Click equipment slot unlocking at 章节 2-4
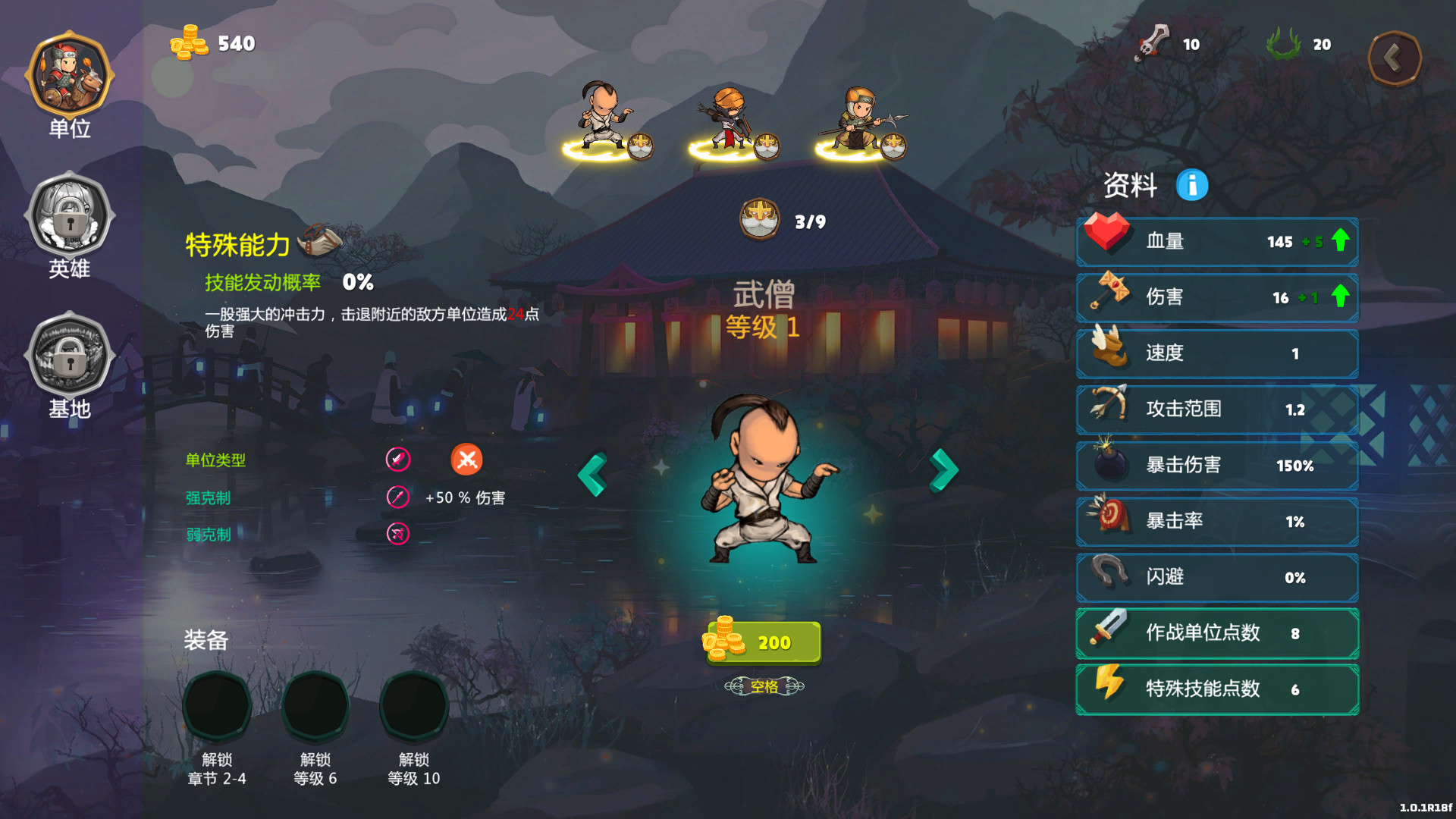Viewport: 1456px width, 819px height. 217,705
